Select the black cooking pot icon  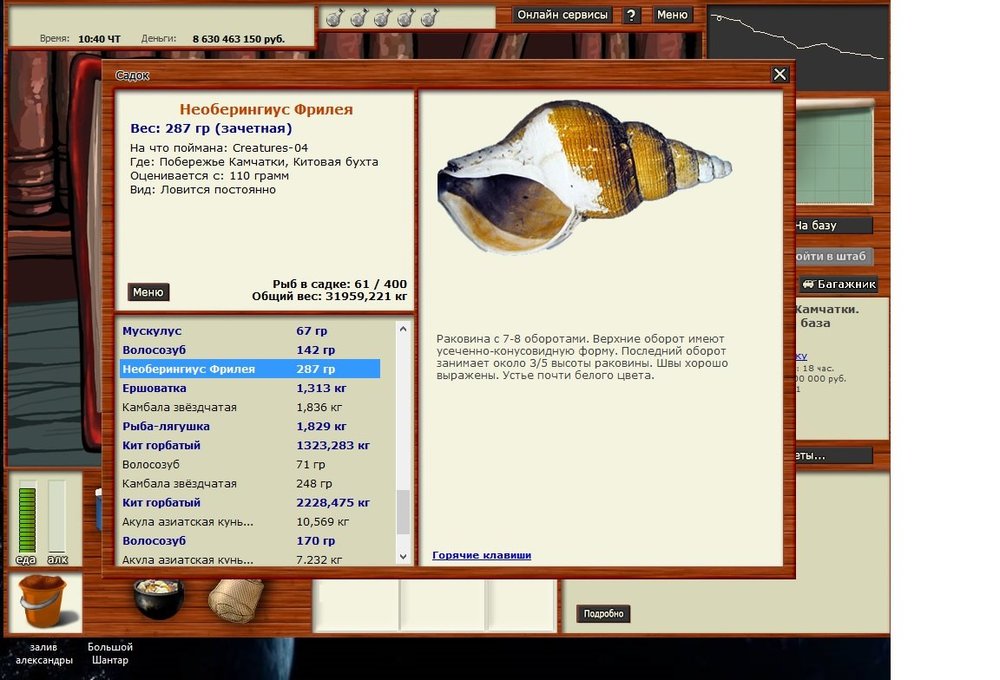coord(158,597)
